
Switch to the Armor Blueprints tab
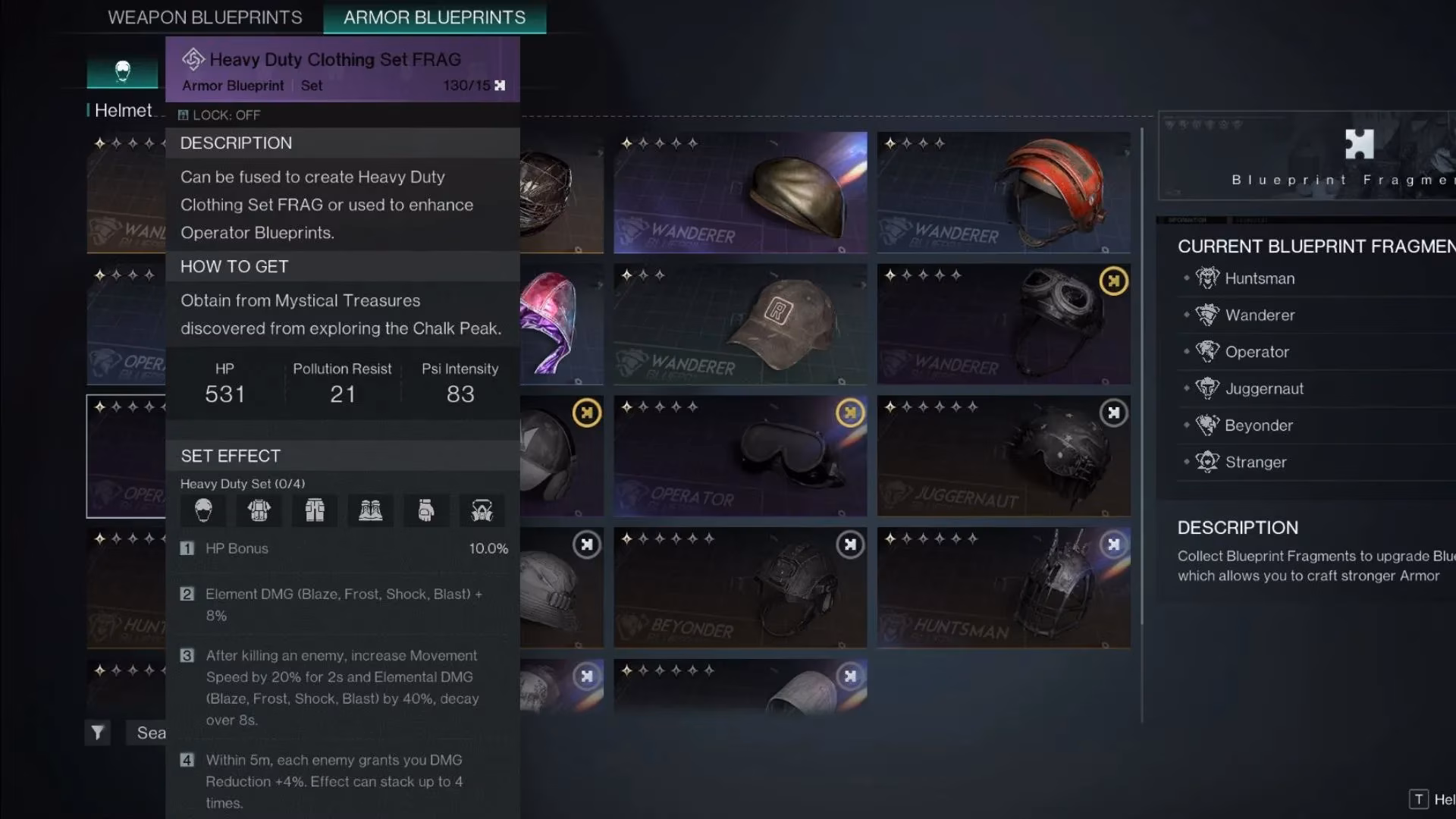[435, 17]
